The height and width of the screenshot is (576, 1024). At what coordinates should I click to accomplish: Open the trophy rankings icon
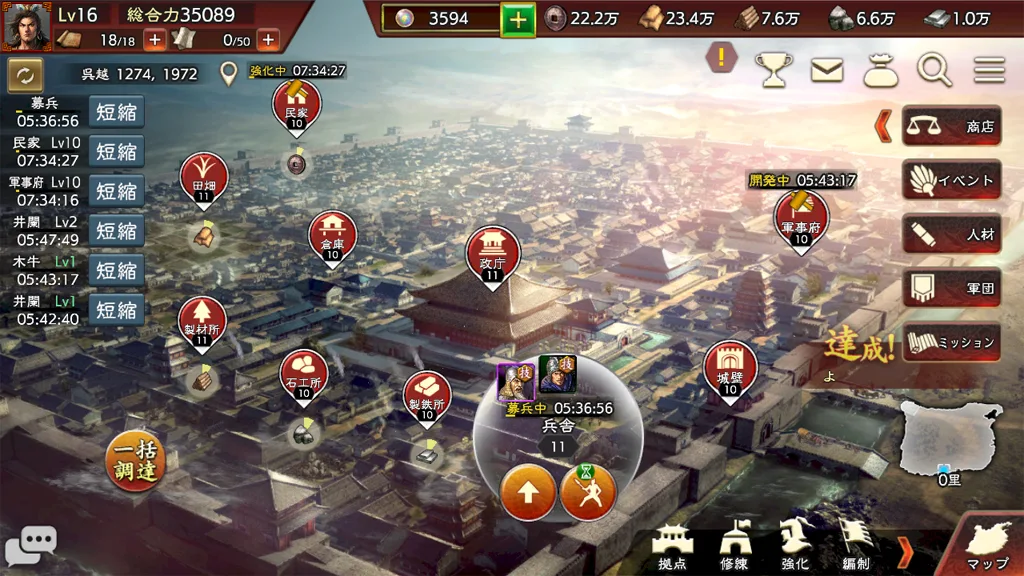coord(772,70)
